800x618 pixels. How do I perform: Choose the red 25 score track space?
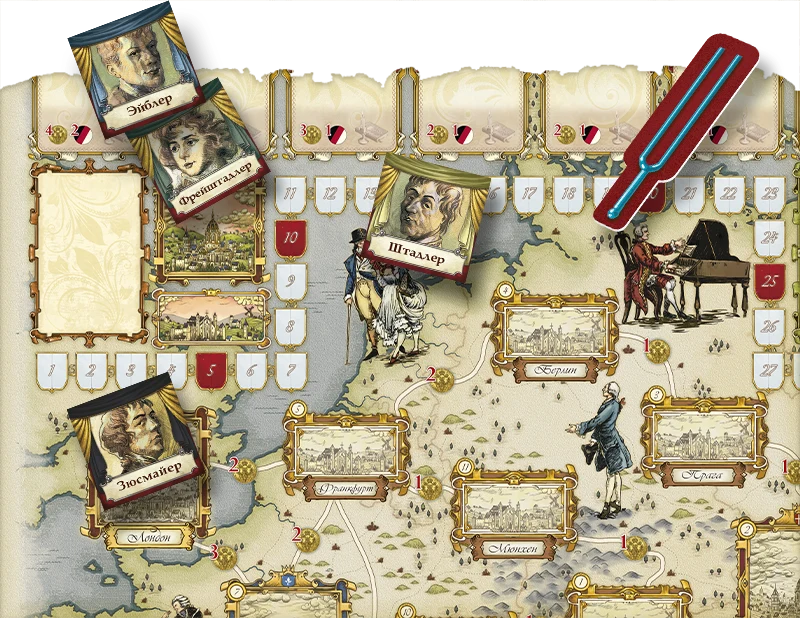[770, 281]
